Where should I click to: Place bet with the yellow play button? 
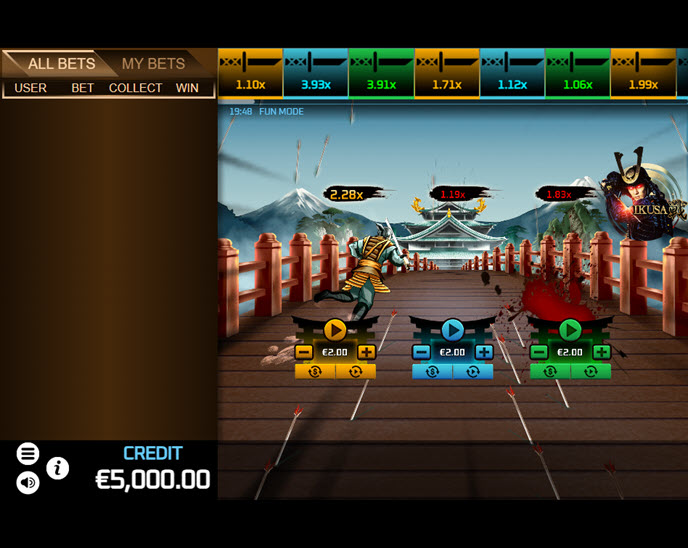[x=335, y=330]
